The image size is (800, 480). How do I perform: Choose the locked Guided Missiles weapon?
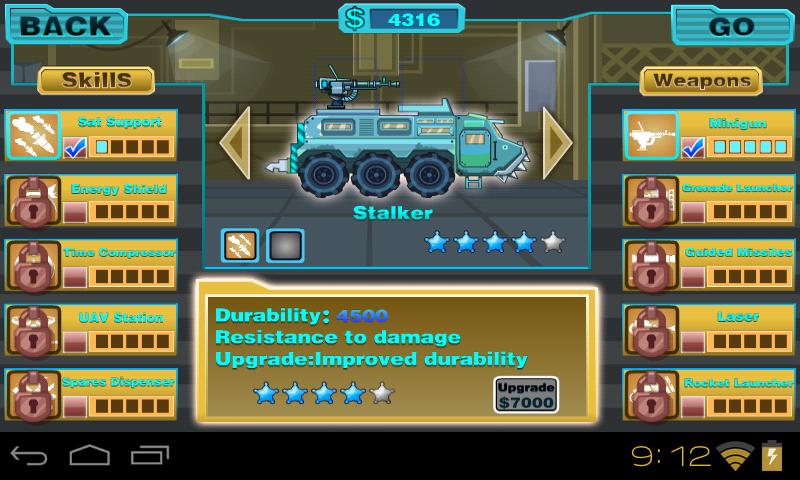650,265
